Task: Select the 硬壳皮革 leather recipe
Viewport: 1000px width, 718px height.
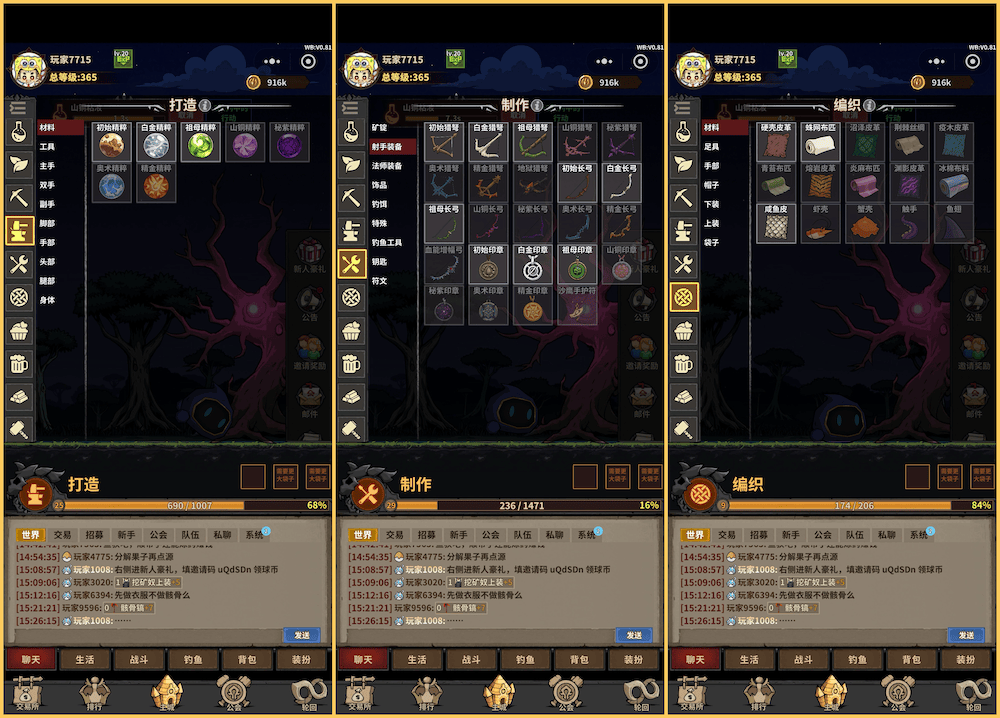Action: pos(777,144)
